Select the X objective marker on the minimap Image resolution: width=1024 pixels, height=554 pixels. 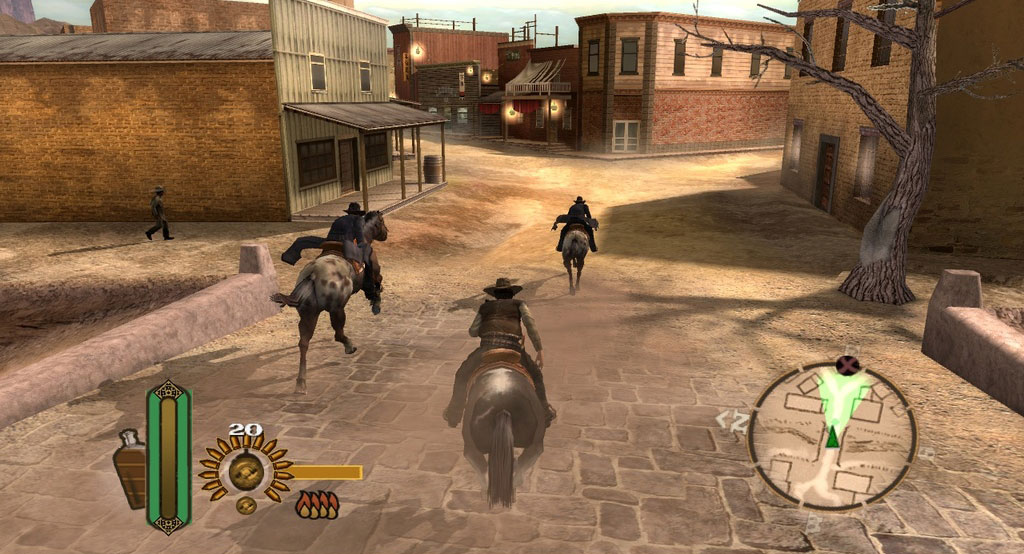[x=849, y=366]
